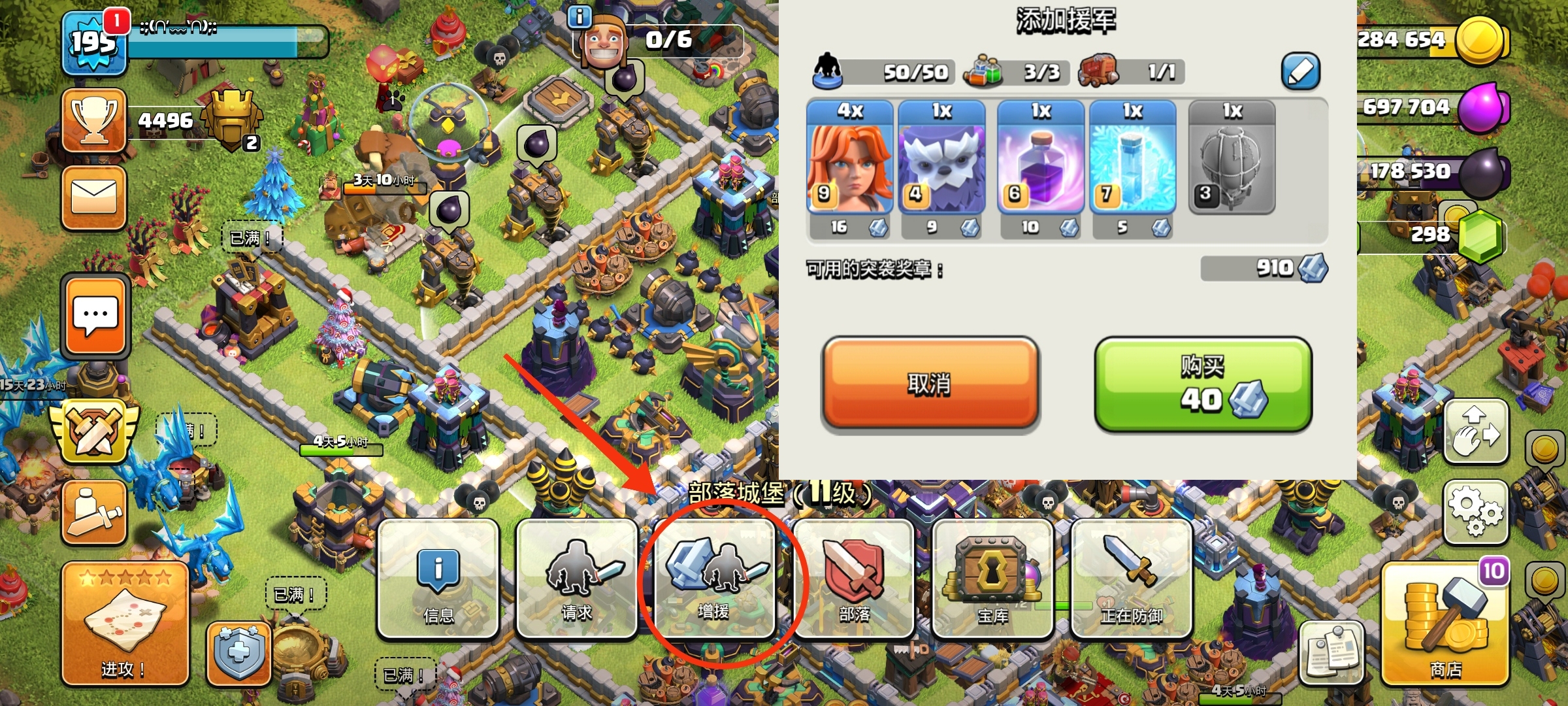Buy reinforcements for 40 raid medals
Viewport: 1568px width, 706px height.
1203,384
